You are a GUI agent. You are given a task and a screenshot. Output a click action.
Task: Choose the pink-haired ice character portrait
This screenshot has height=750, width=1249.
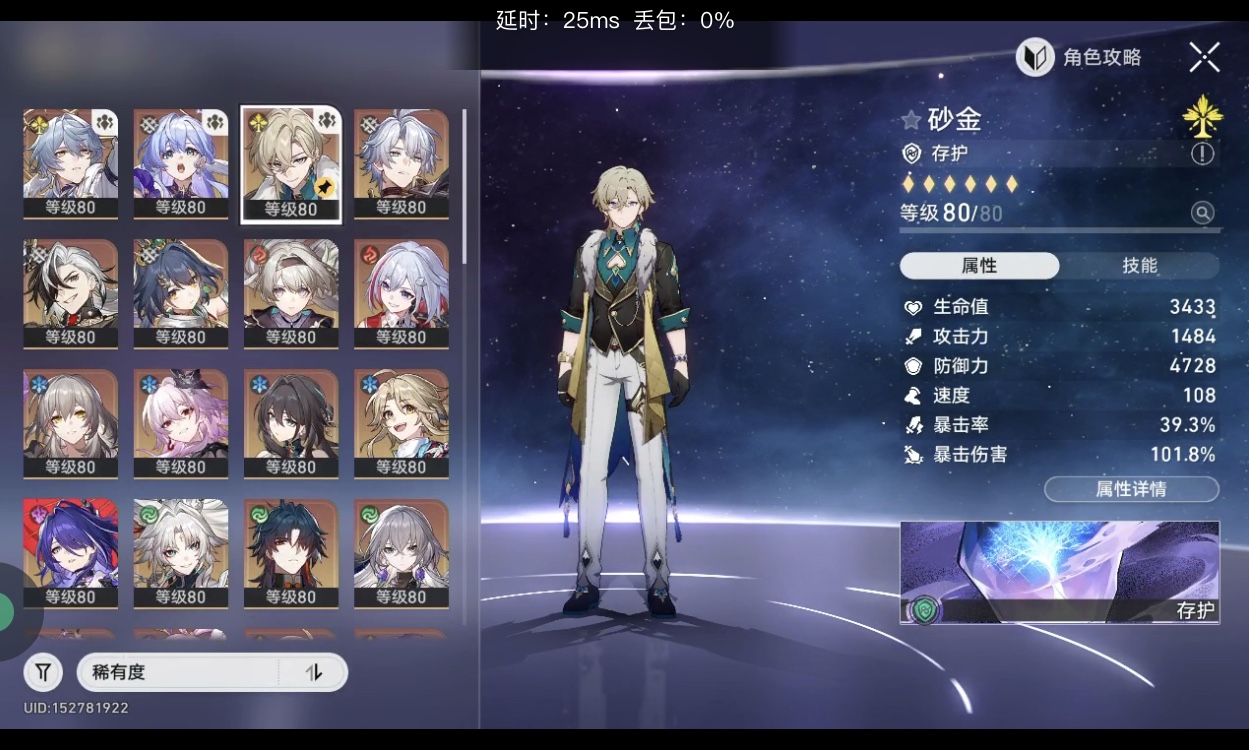tap(181, 423)
